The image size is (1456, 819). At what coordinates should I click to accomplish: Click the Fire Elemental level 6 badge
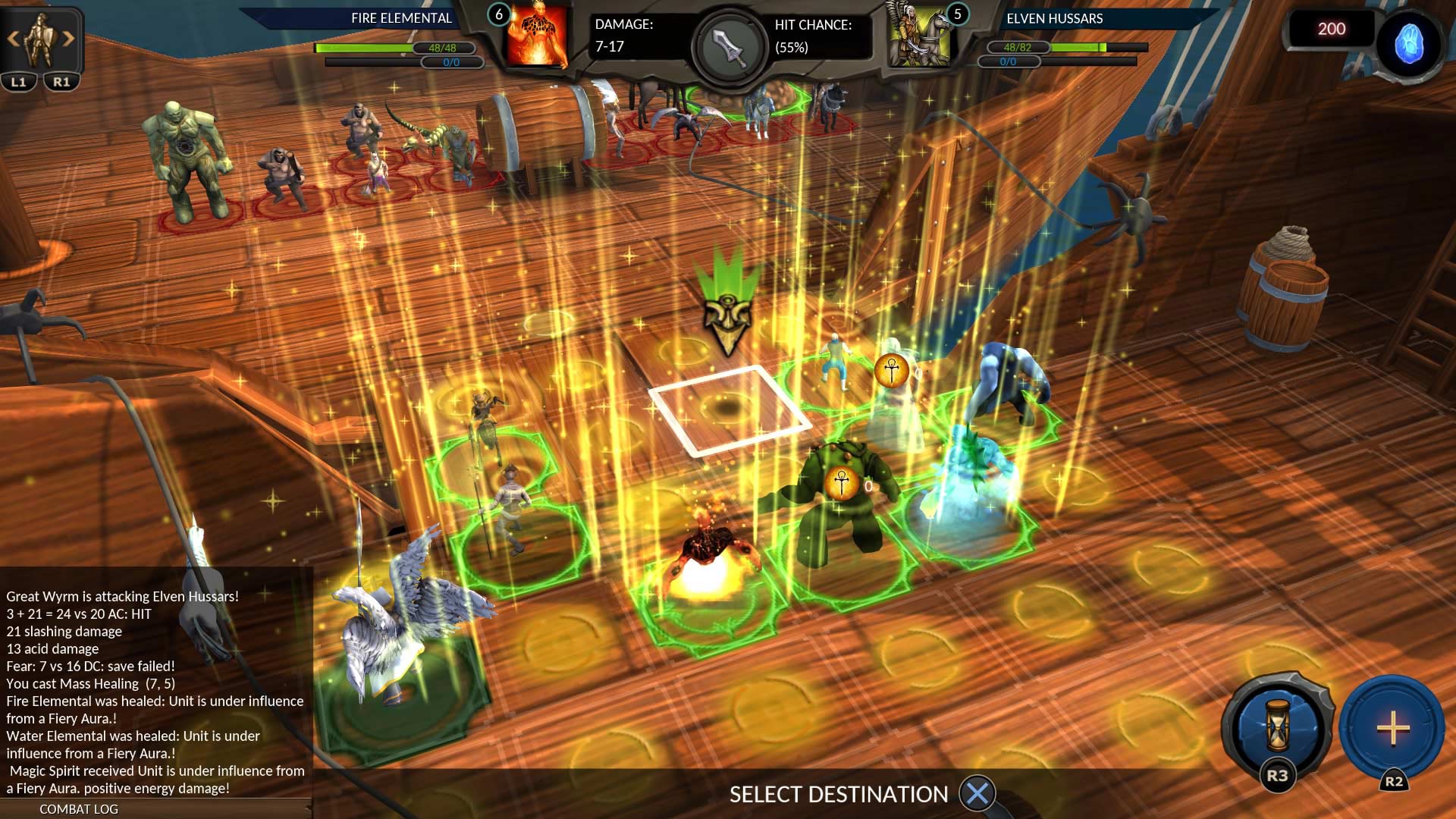tap(498, 12)
